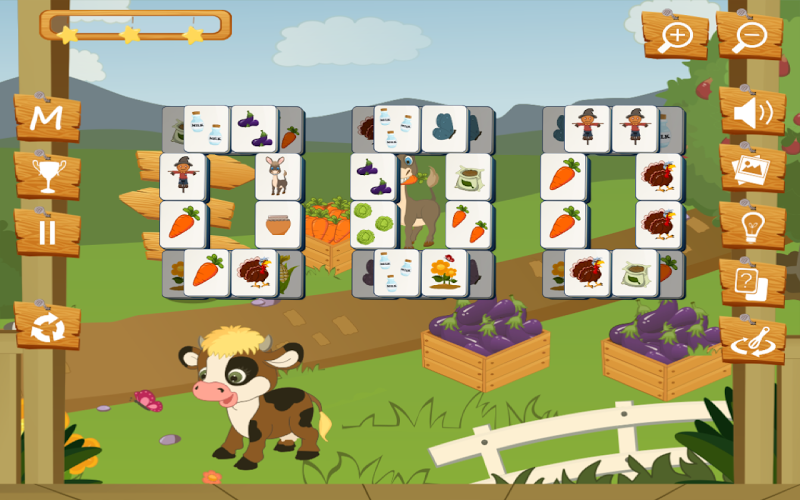Open the trophy achievements board

coord(47,176)
